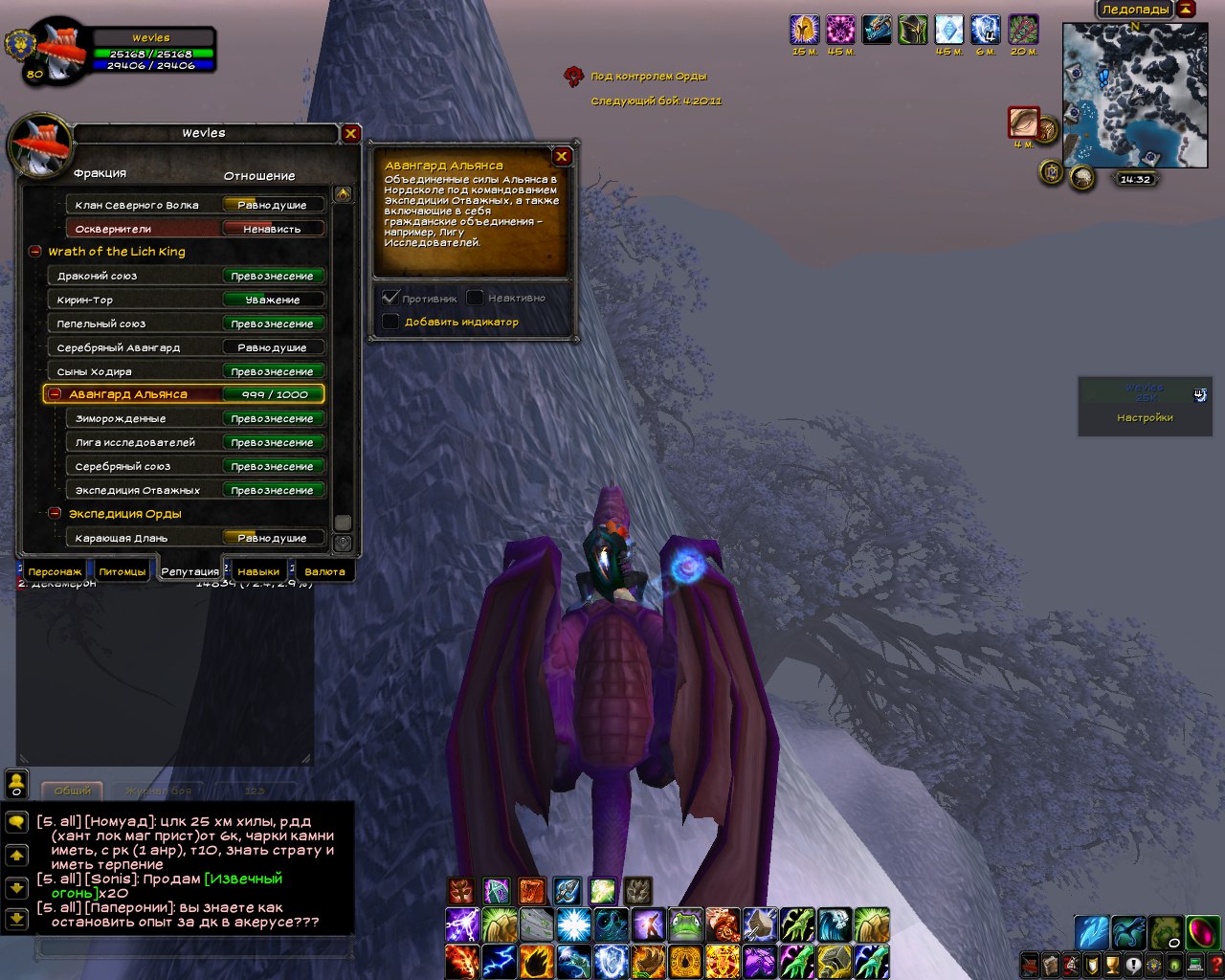Collapse the Авангард Альянса faction group
Viewport: 1225px width, 980px height.
[56, 394]
